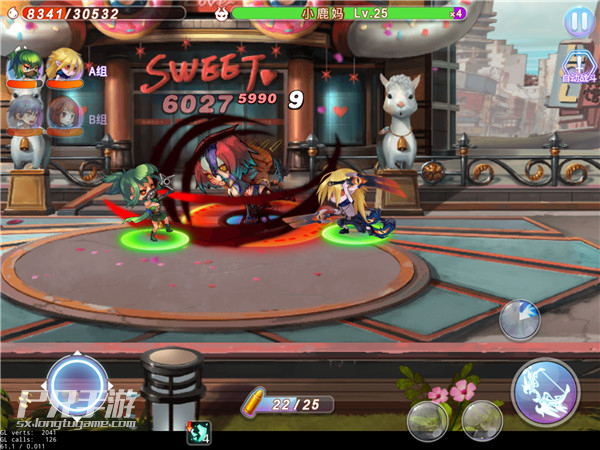The image size is (600, 450).
Task: Switch to the silver-haired group B character
Action: click(x=23, y=113)
